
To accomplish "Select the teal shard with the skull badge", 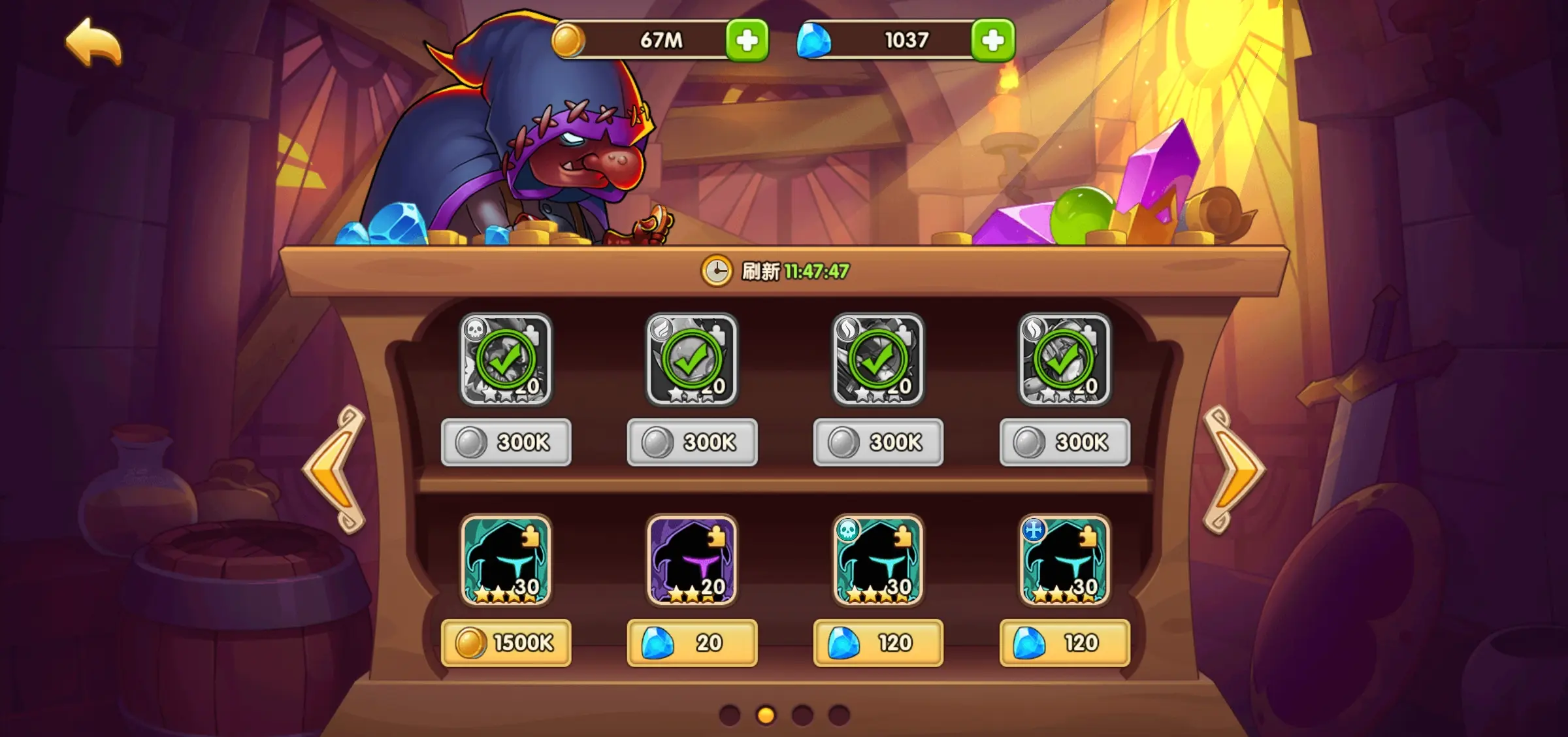I will [878, 559].
